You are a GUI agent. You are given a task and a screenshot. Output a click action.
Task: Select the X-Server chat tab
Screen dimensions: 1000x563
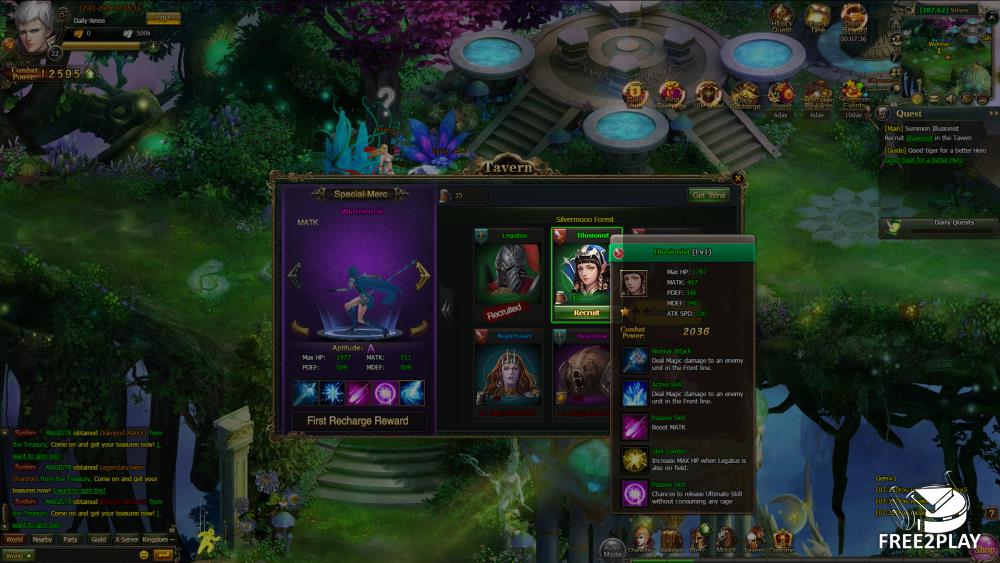coord(127,539)
